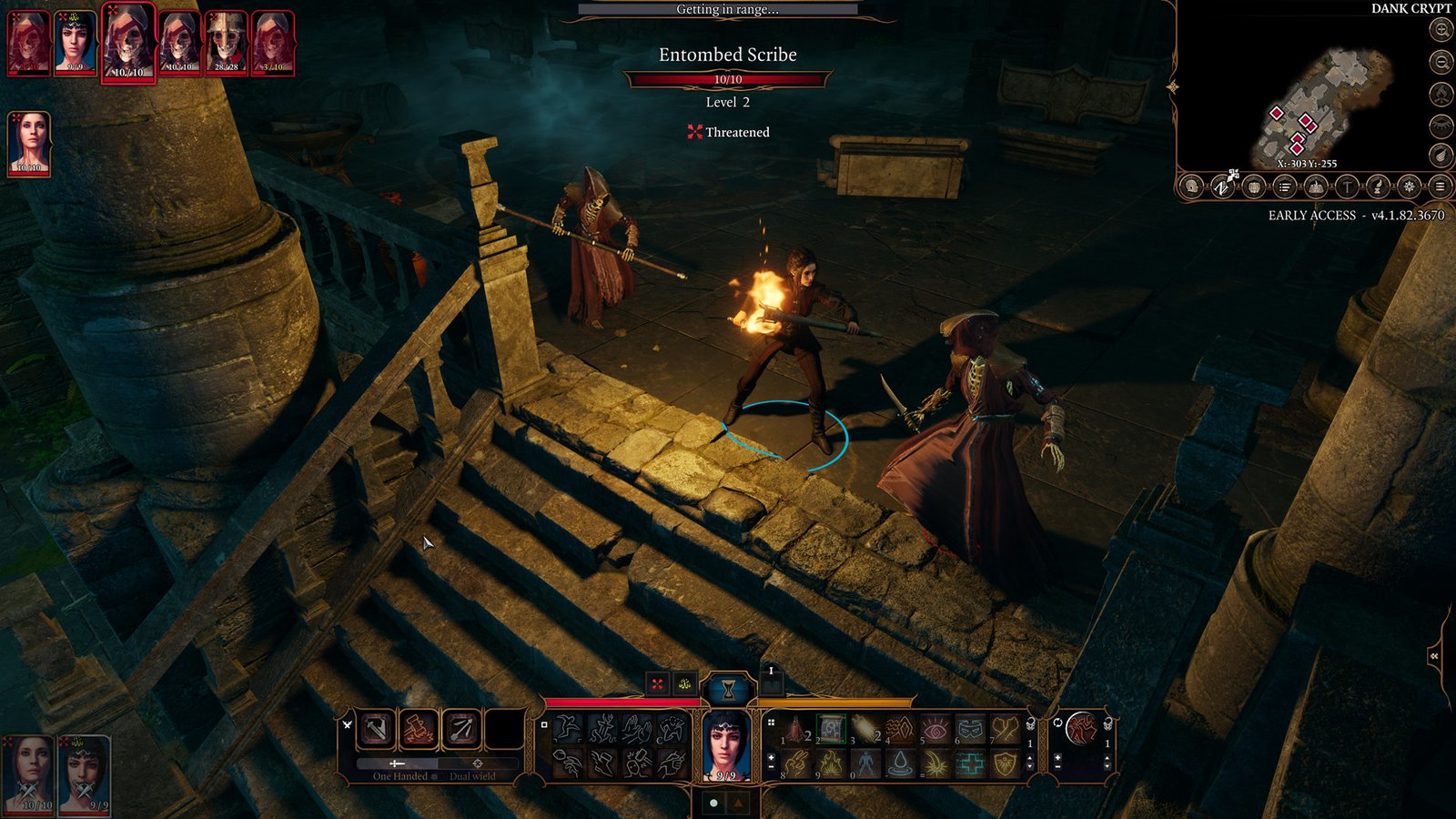This screenshot has width=1456, height=819.
Task: Open the journal quill icon under the minimap
Action: tap(1376, 188)
